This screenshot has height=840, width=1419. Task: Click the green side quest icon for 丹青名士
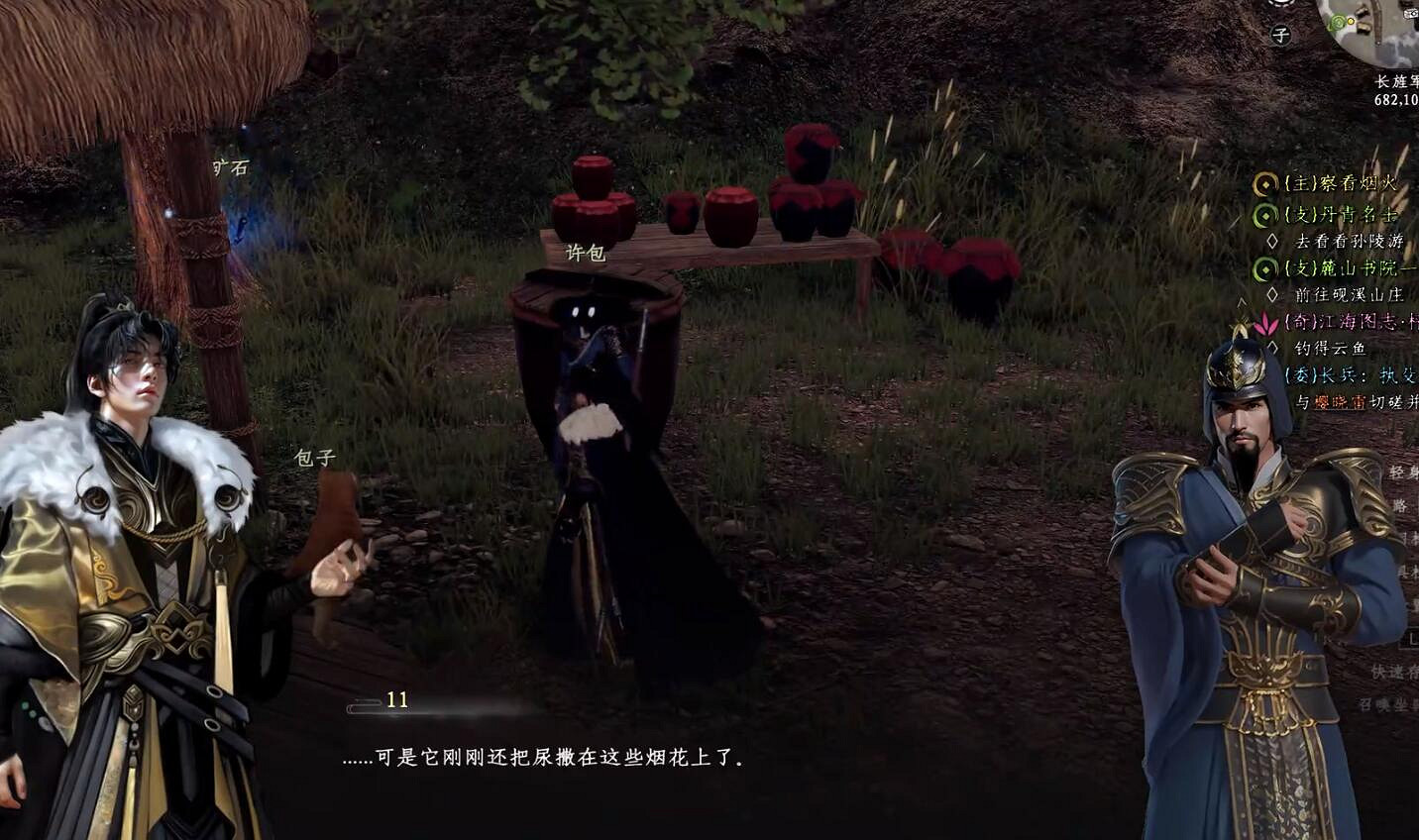click(x=1264, y=213)
